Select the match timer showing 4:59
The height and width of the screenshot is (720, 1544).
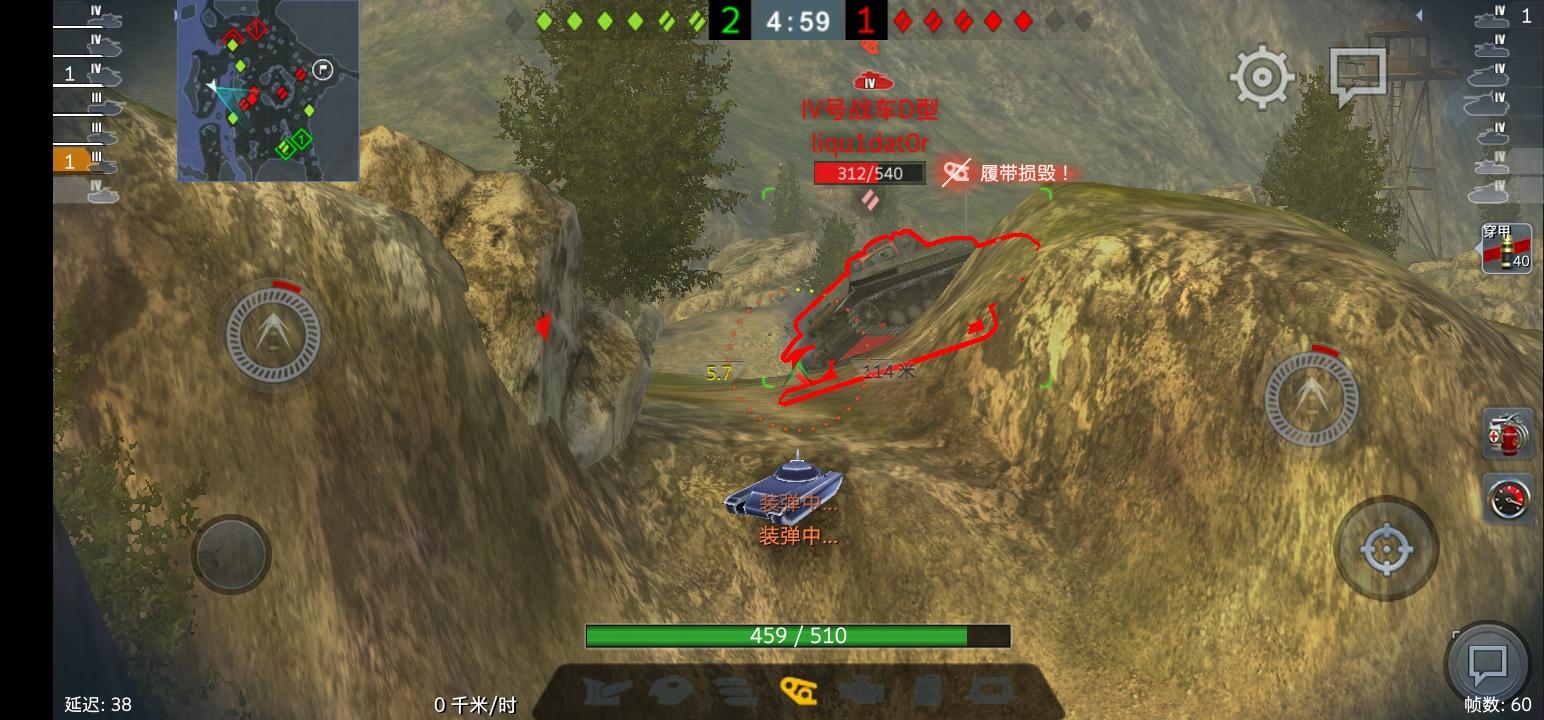click(x=797, y=20)
